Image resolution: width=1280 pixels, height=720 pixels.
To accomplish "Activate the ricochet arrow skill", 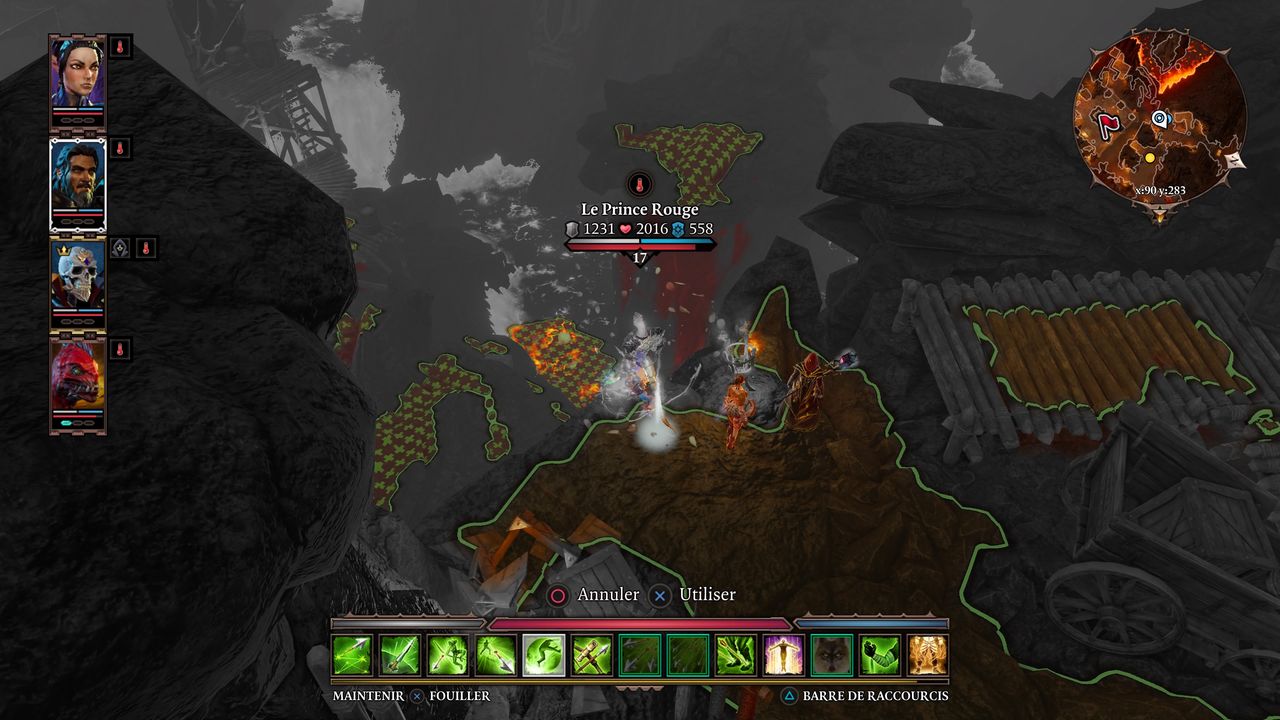I will point(352,655).
